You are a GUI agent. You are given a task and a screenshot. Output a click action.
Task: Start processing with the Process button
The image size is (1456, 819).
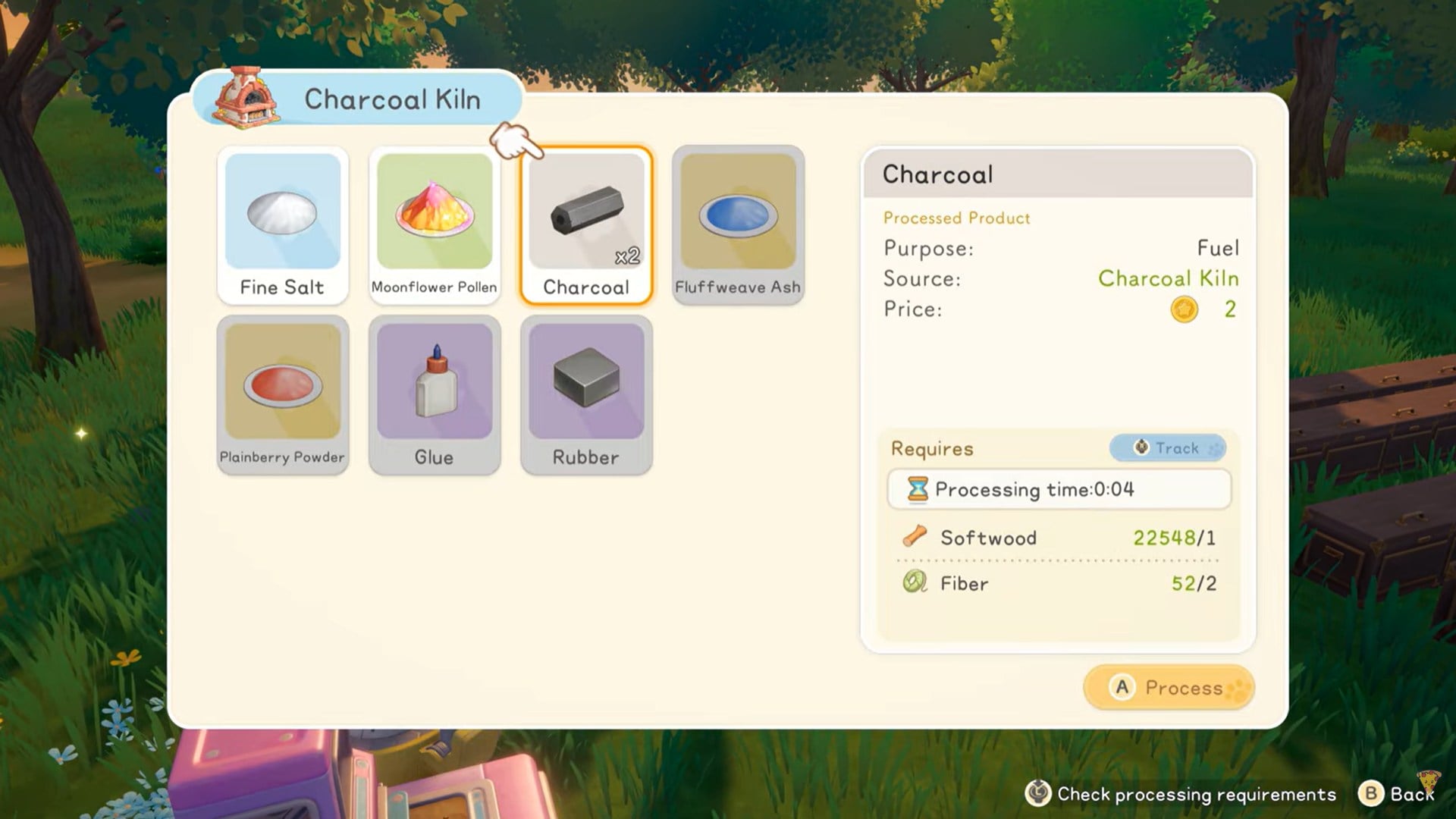pos(1168,688)
